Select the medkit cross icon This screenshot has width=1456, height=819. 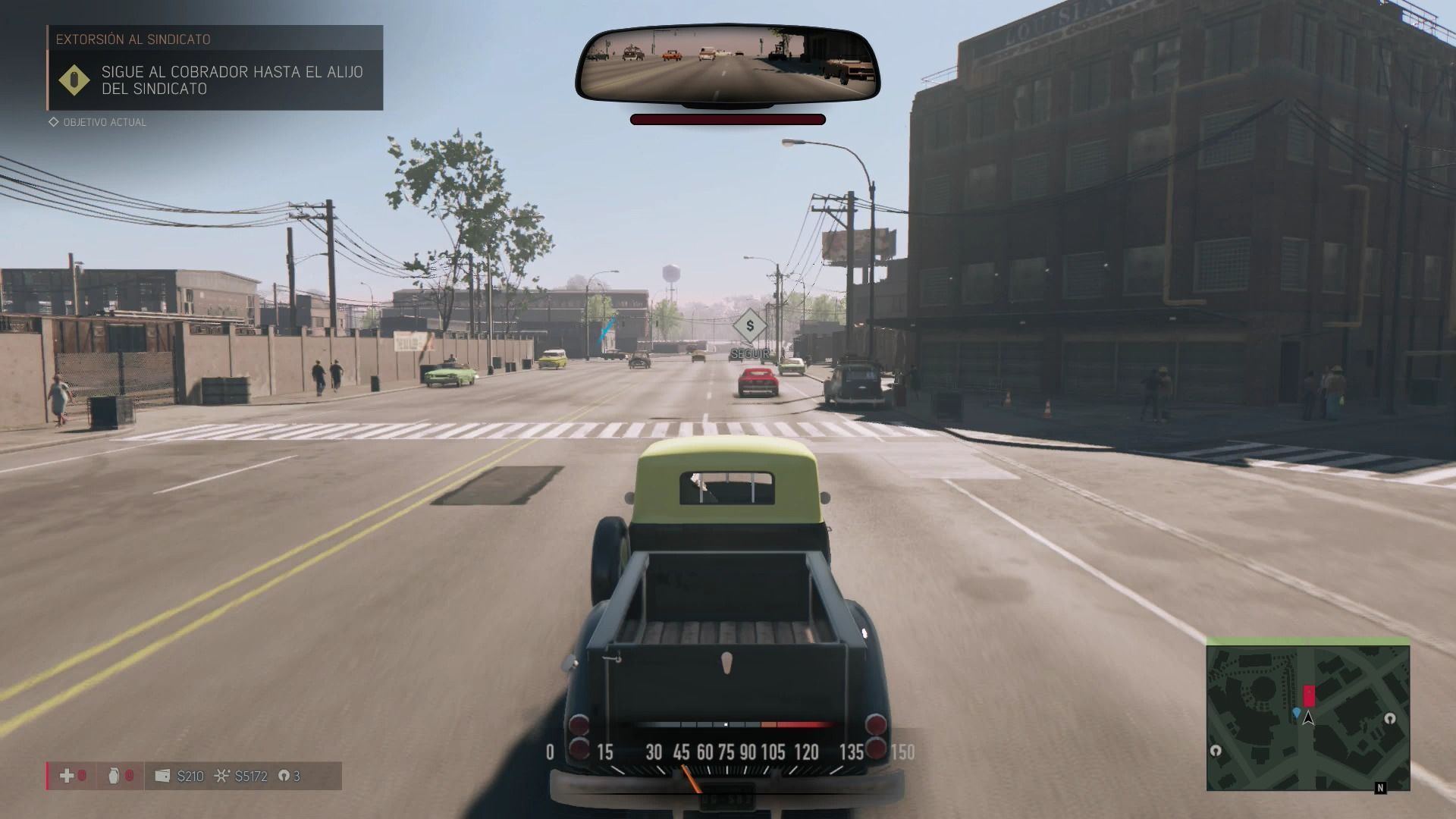(67, 776)
